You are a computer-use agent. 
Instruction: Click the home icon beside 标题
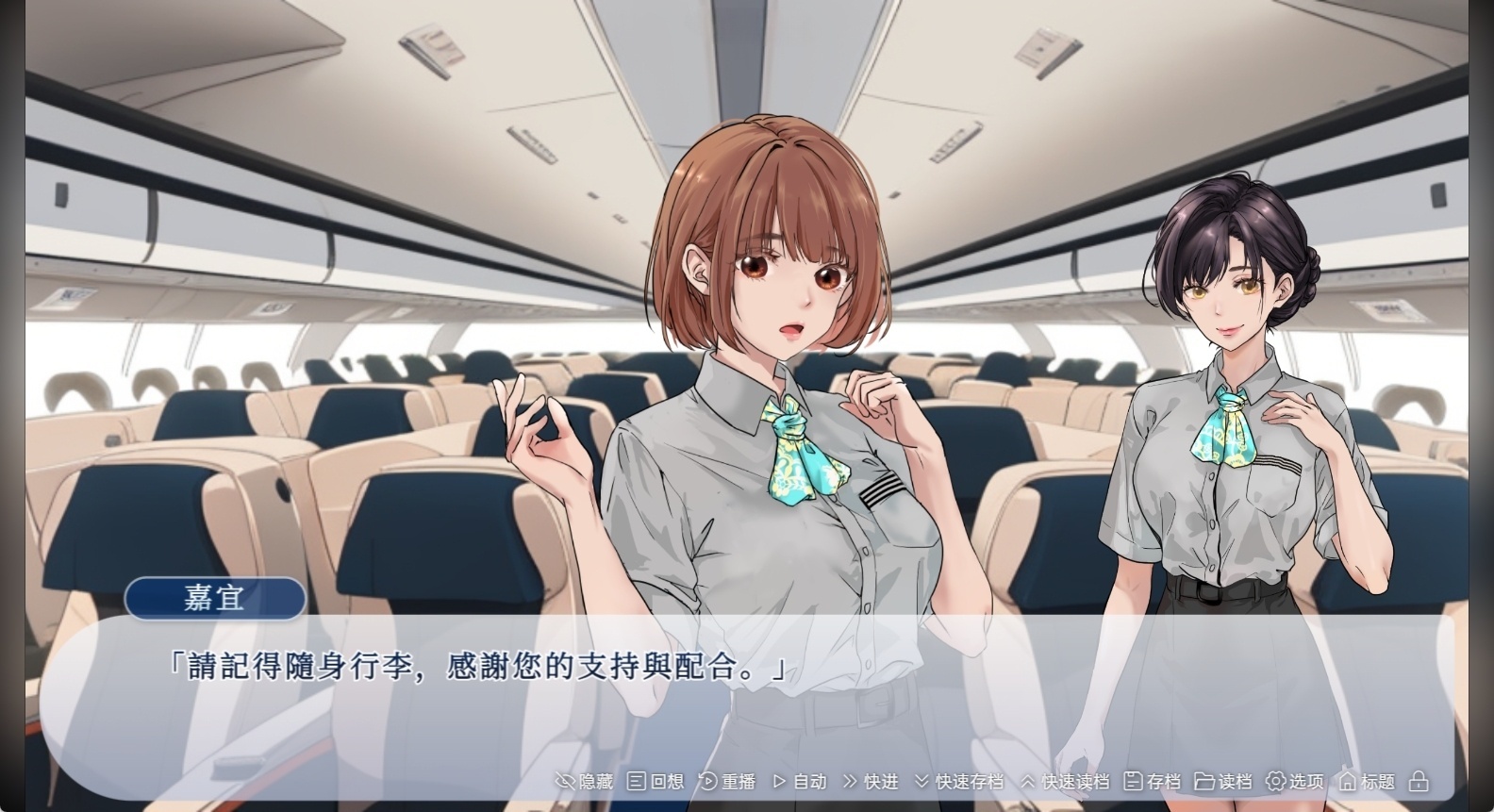pyautogui.click(x=1347, y=782)
